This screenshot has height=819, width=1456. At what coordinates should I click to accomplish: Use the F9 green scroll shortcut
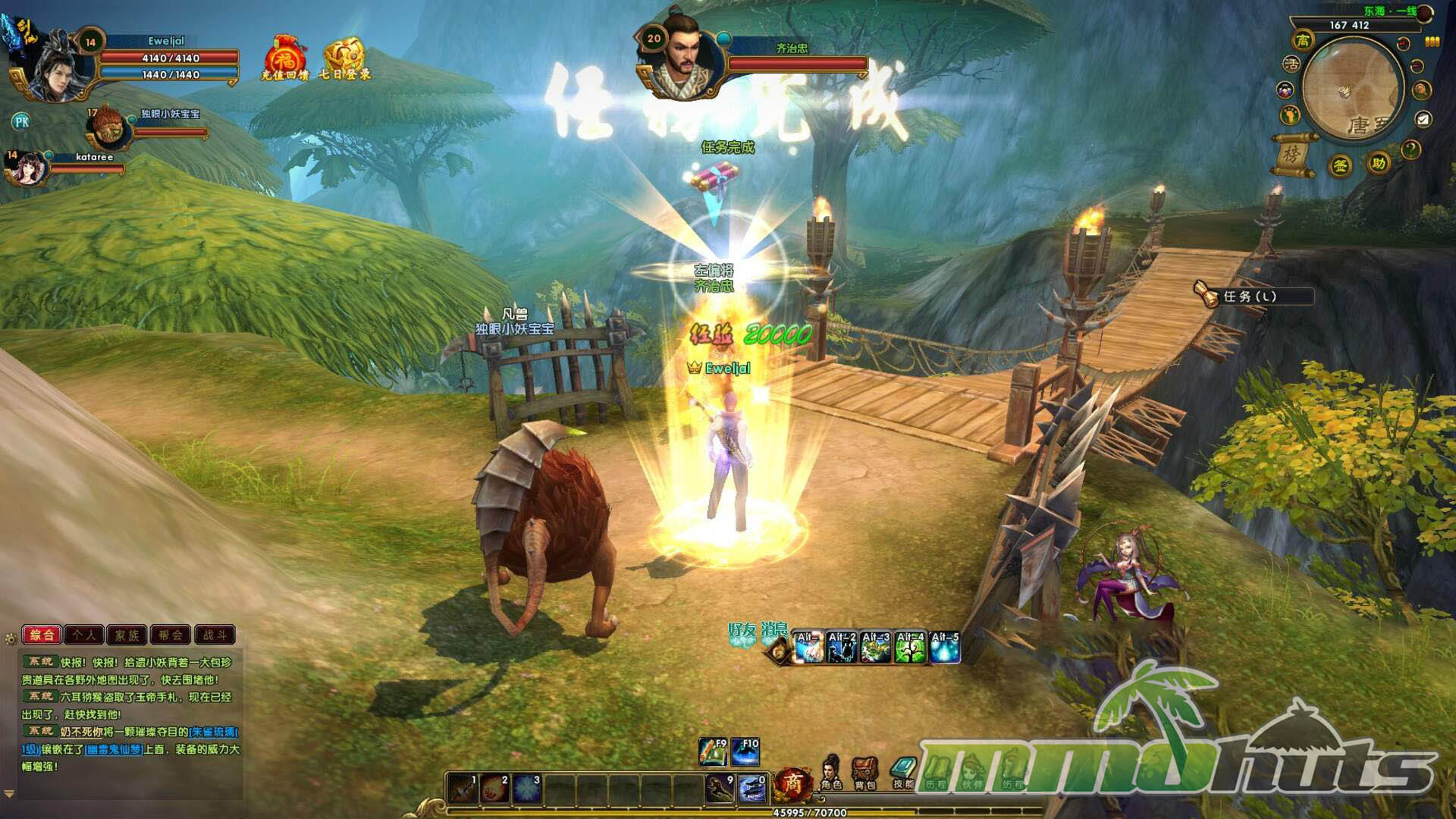pyautogui.click(x=713, y=752)
